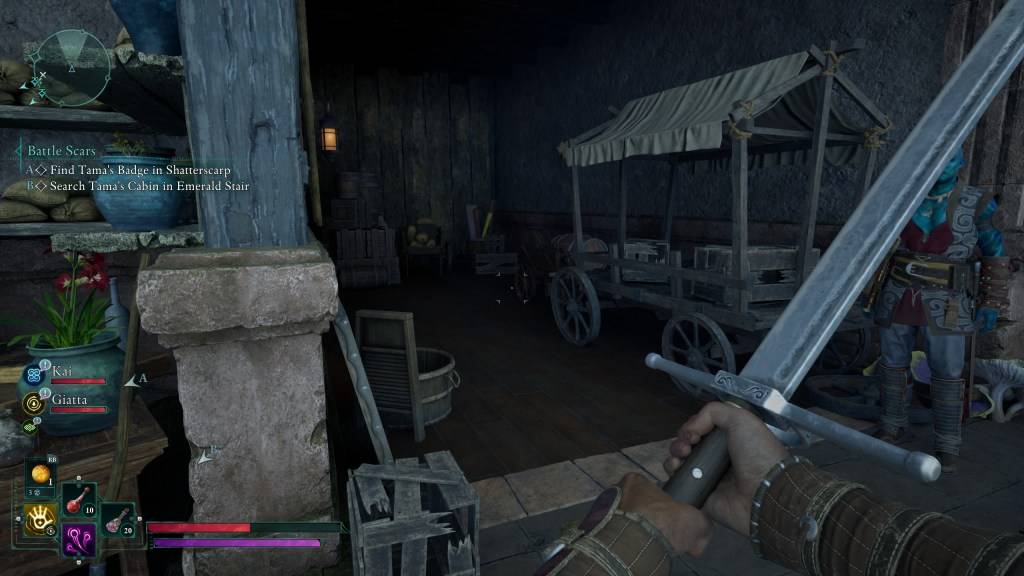The height and width of the screenshot is (576, 1024).
Task: Use the pink potion with count 20
Action: pos(116,518)
